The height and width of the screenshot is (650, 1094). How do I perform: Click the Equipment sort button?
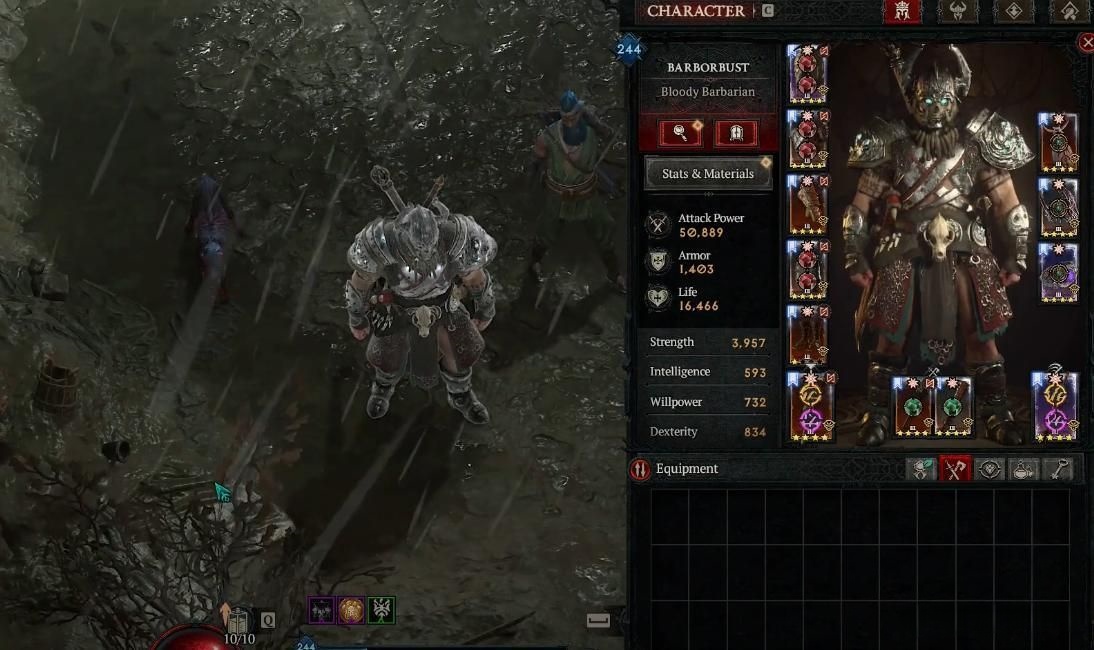pyautogui.click(x=641, y=469)
